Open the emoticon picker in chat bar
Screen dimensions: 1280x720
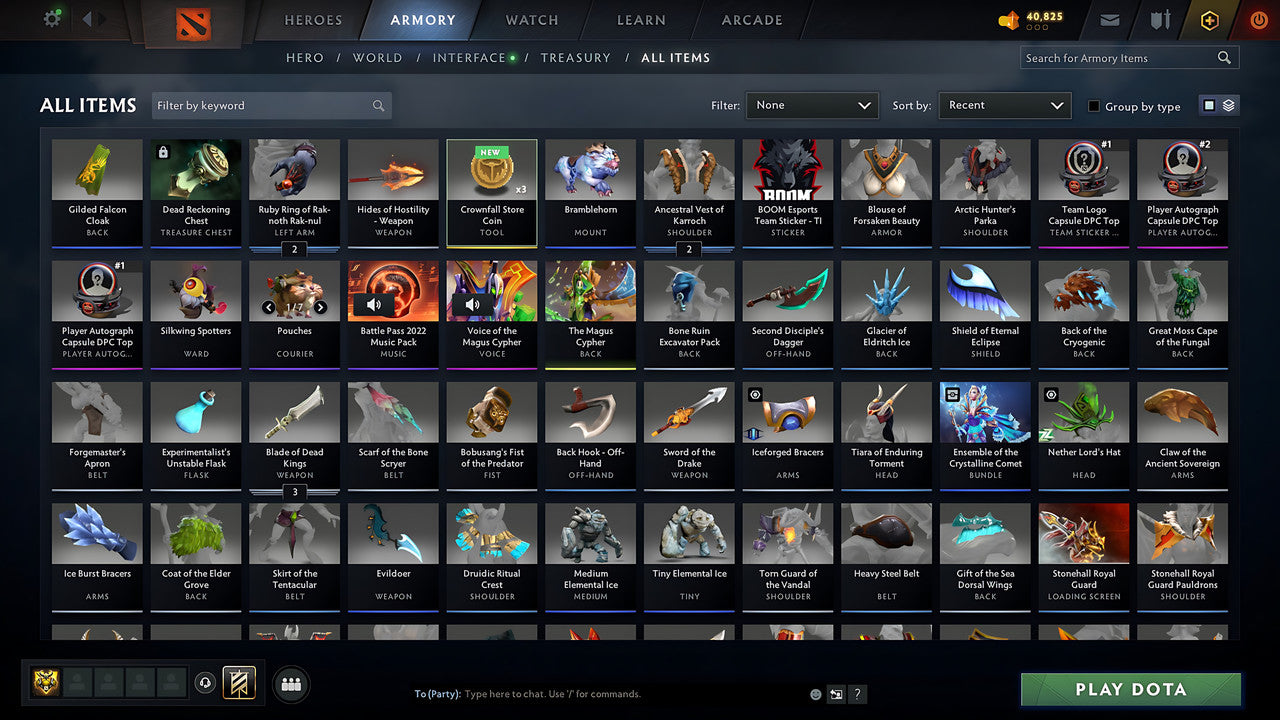click(x=814, y=693)
